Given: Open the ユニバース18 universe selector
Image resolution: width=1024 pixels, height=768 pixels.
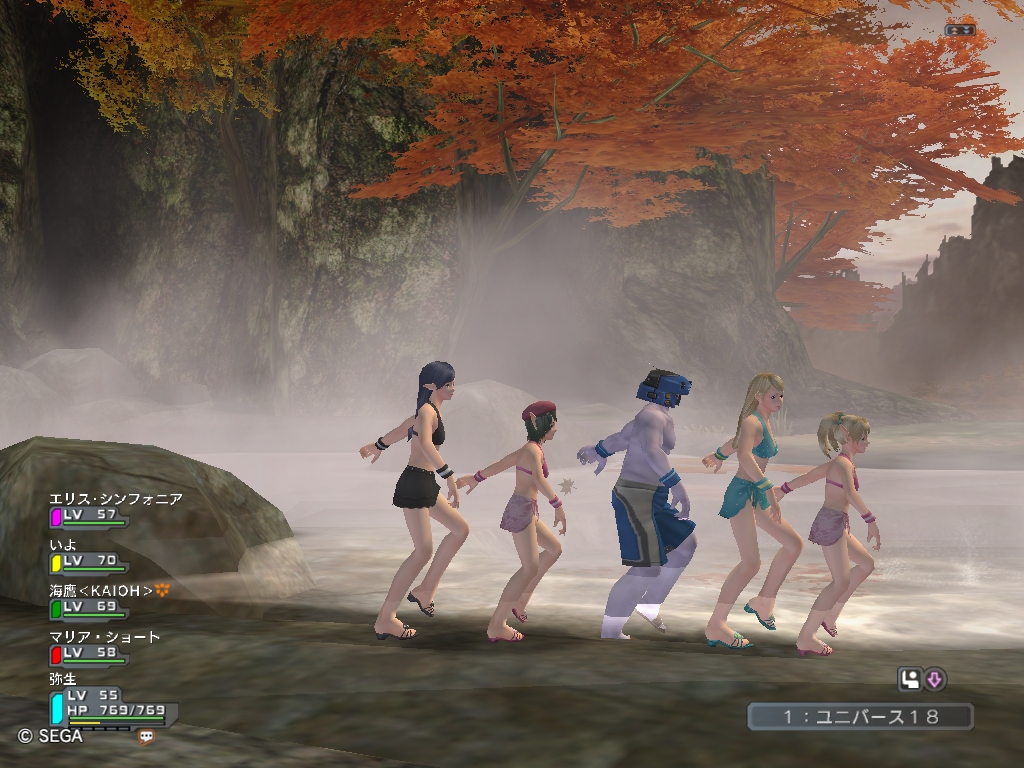Looking at the screenshot, I should [x=860, y=716].
